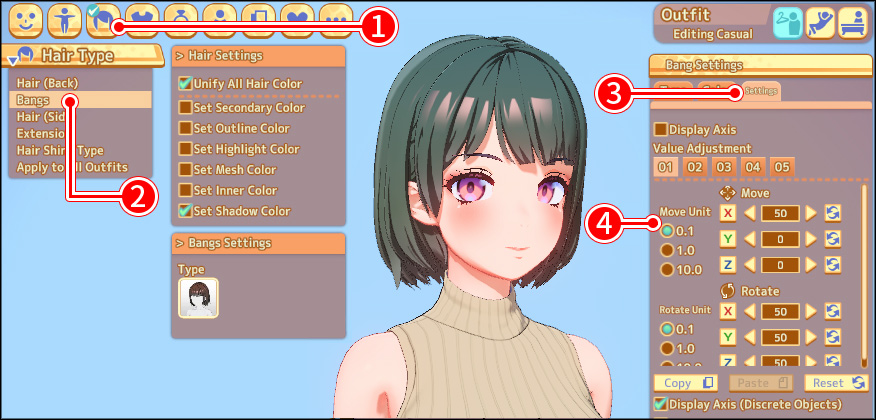Check the Display Axis box
This screenshot has height=420, width=876.
click(660, 129)
